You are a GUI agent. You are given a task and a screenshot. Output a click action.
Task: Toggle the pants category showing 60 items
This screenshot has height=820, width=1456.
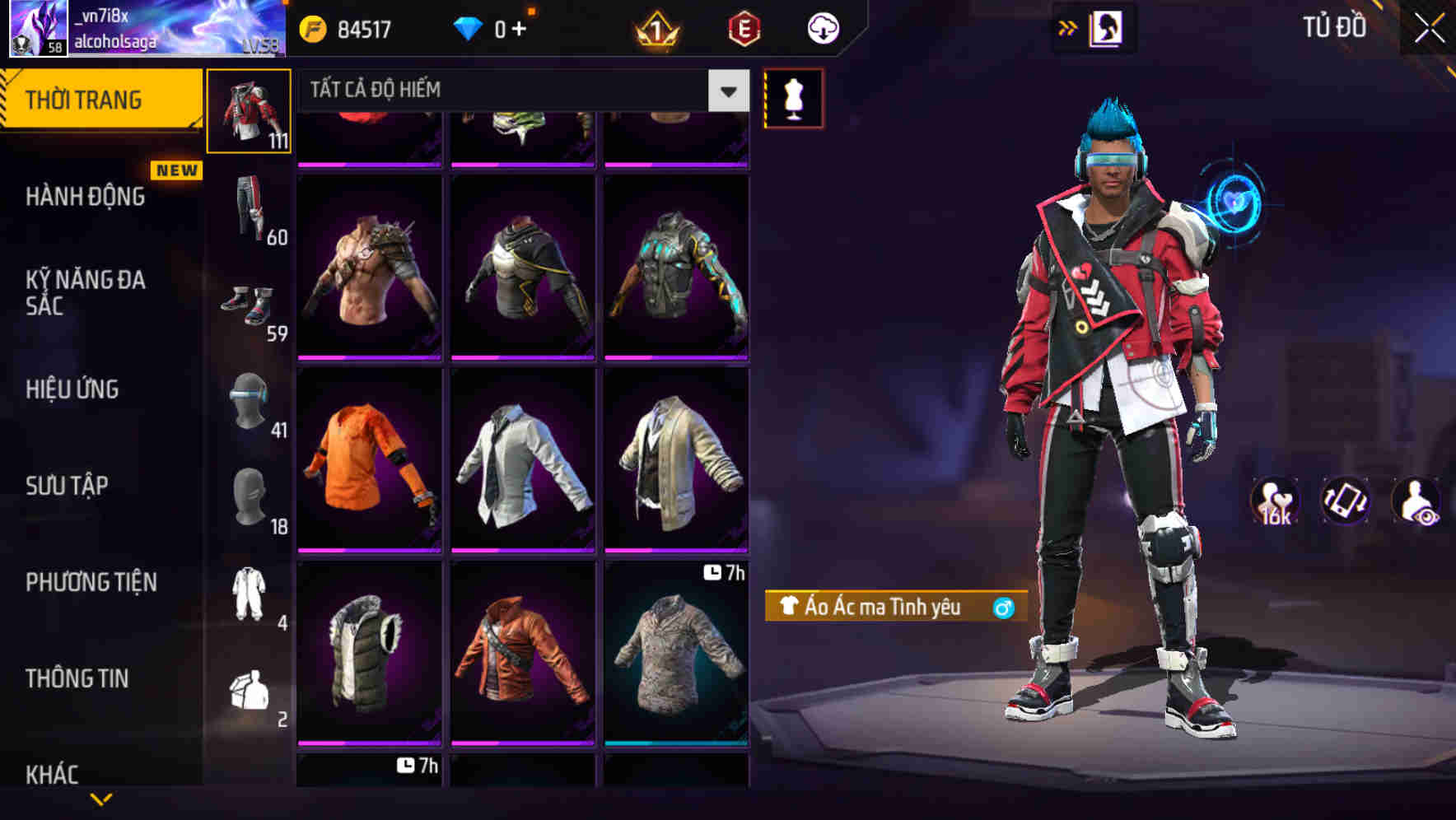click(249, 210)
